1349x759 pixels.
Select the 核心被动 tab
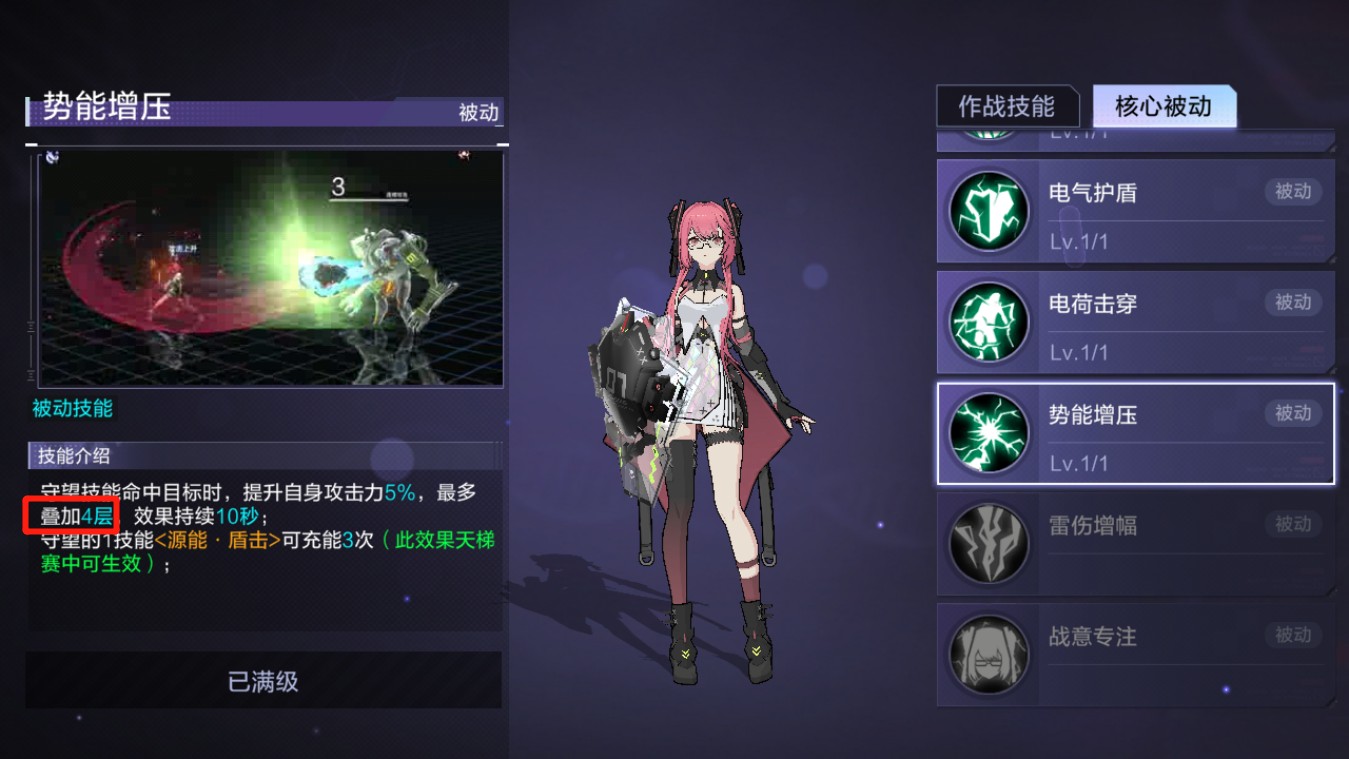1163,107
